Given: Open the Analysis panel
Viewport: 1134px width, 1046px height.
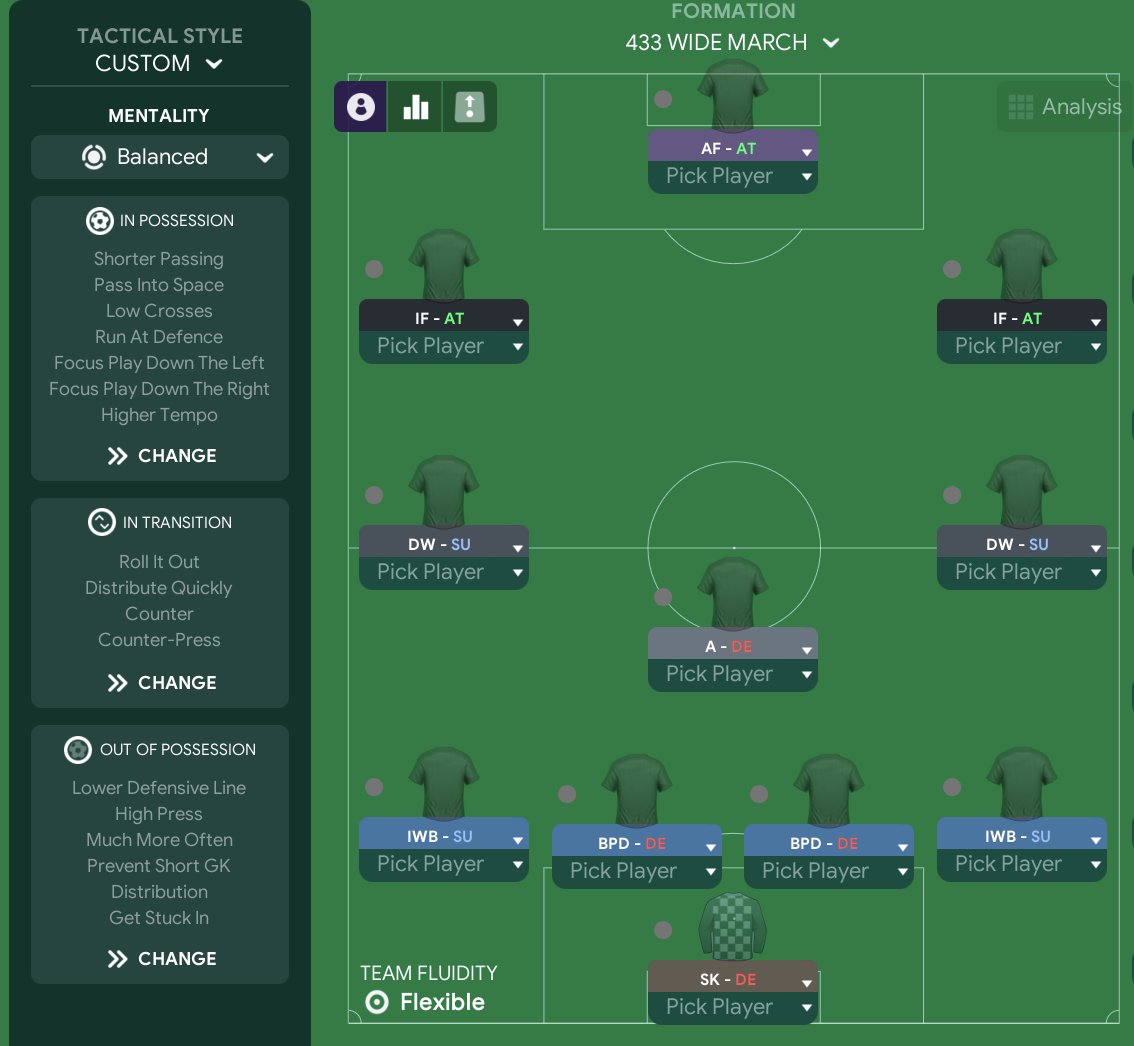Looking at the screenshot, I should pyautogui.click(x=1065, y=107).
